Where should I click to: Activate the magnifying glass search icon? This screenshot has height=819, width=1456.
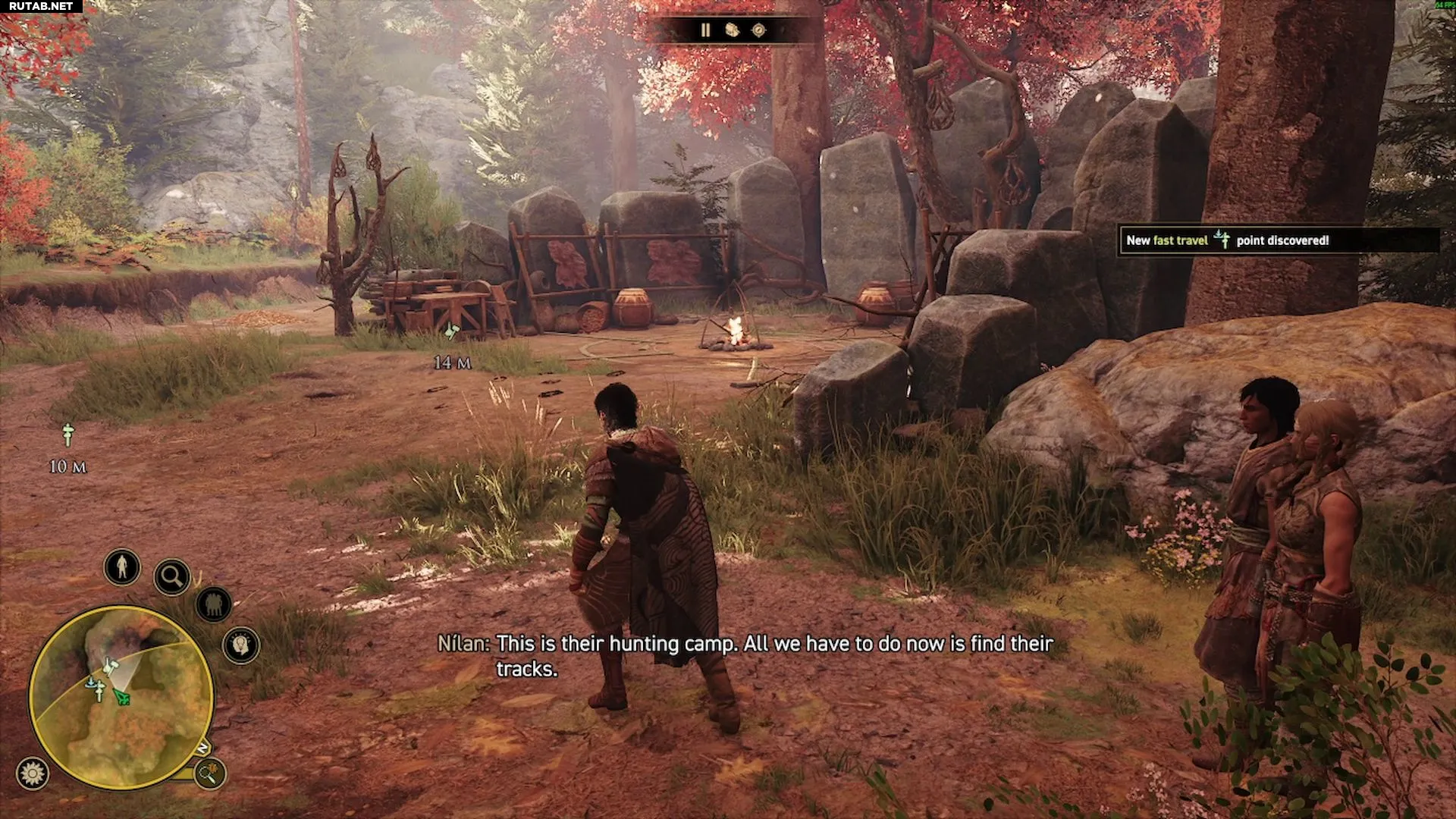(172, 577)
